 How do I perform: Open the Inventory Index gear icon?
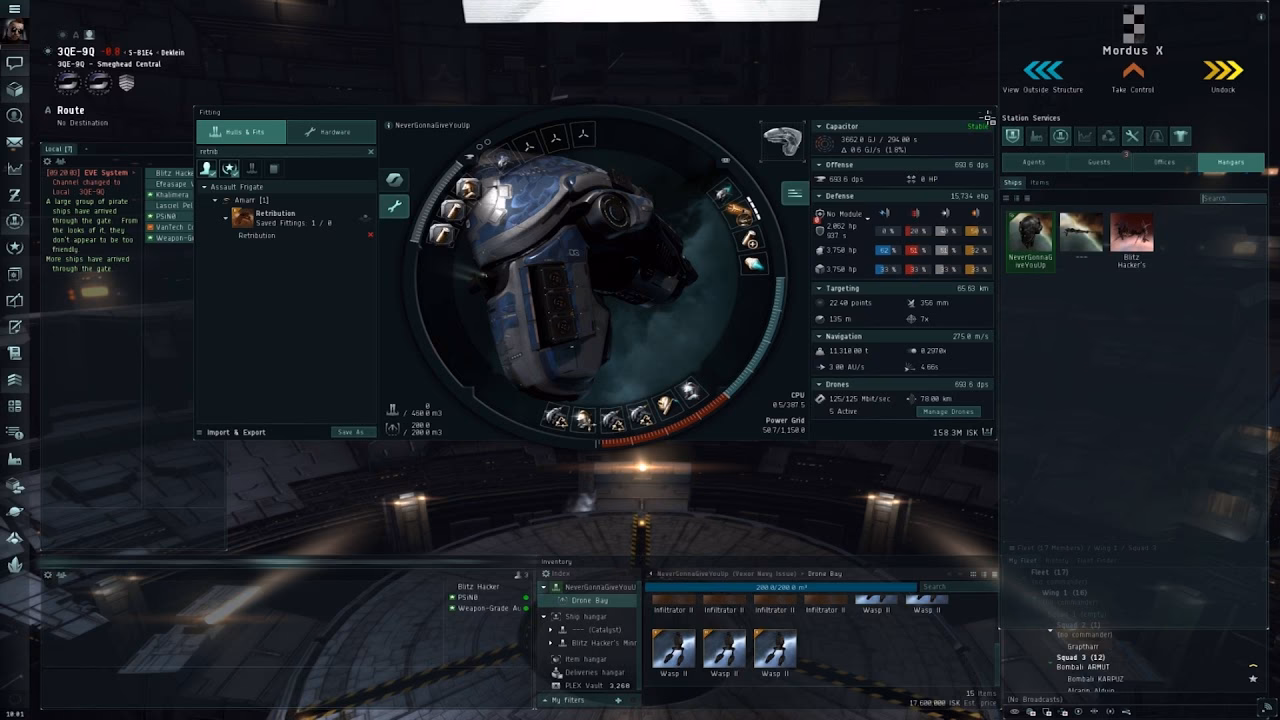547,573
